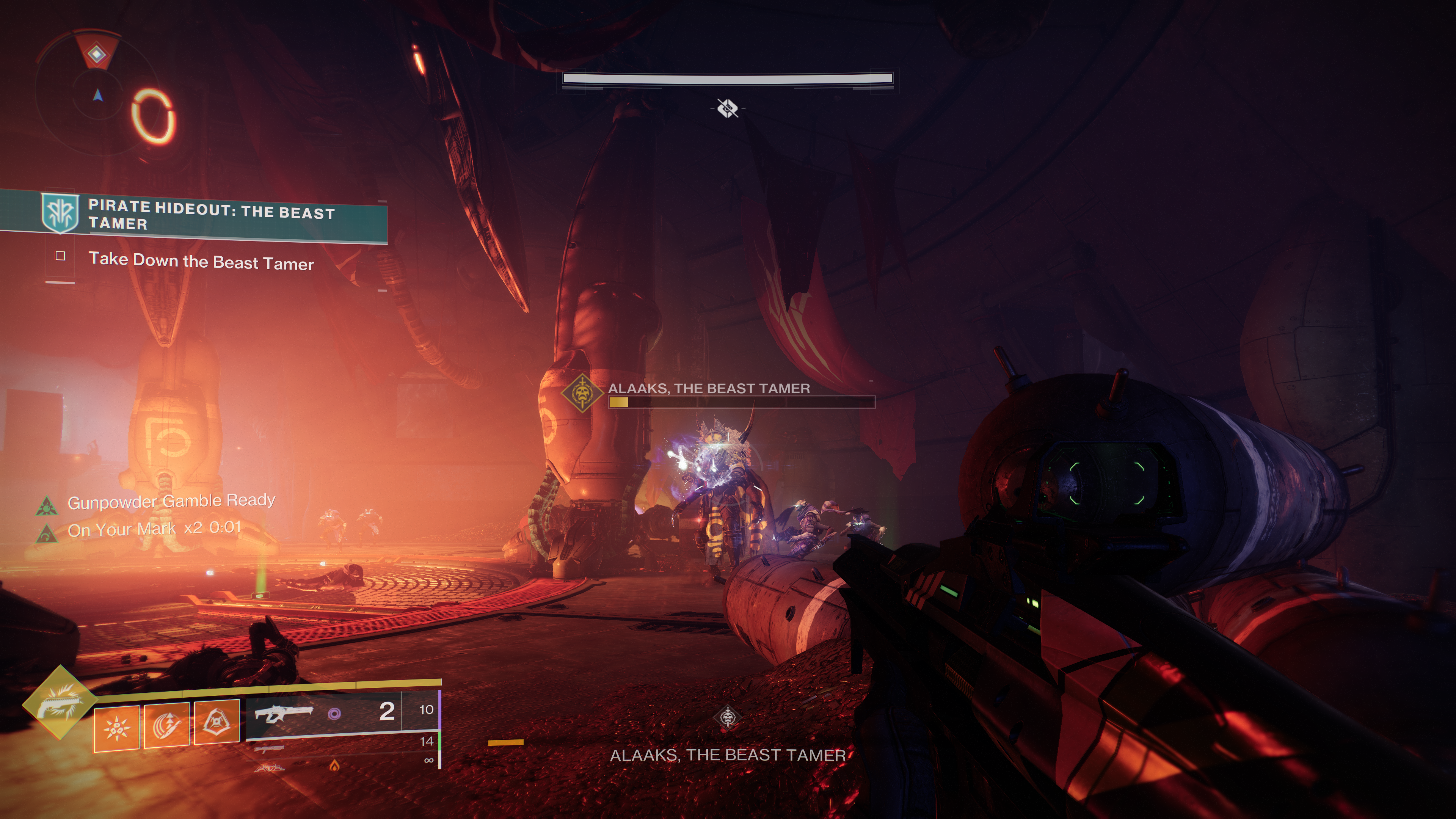Check the Take Down the Beast Tamer objective

61,256
